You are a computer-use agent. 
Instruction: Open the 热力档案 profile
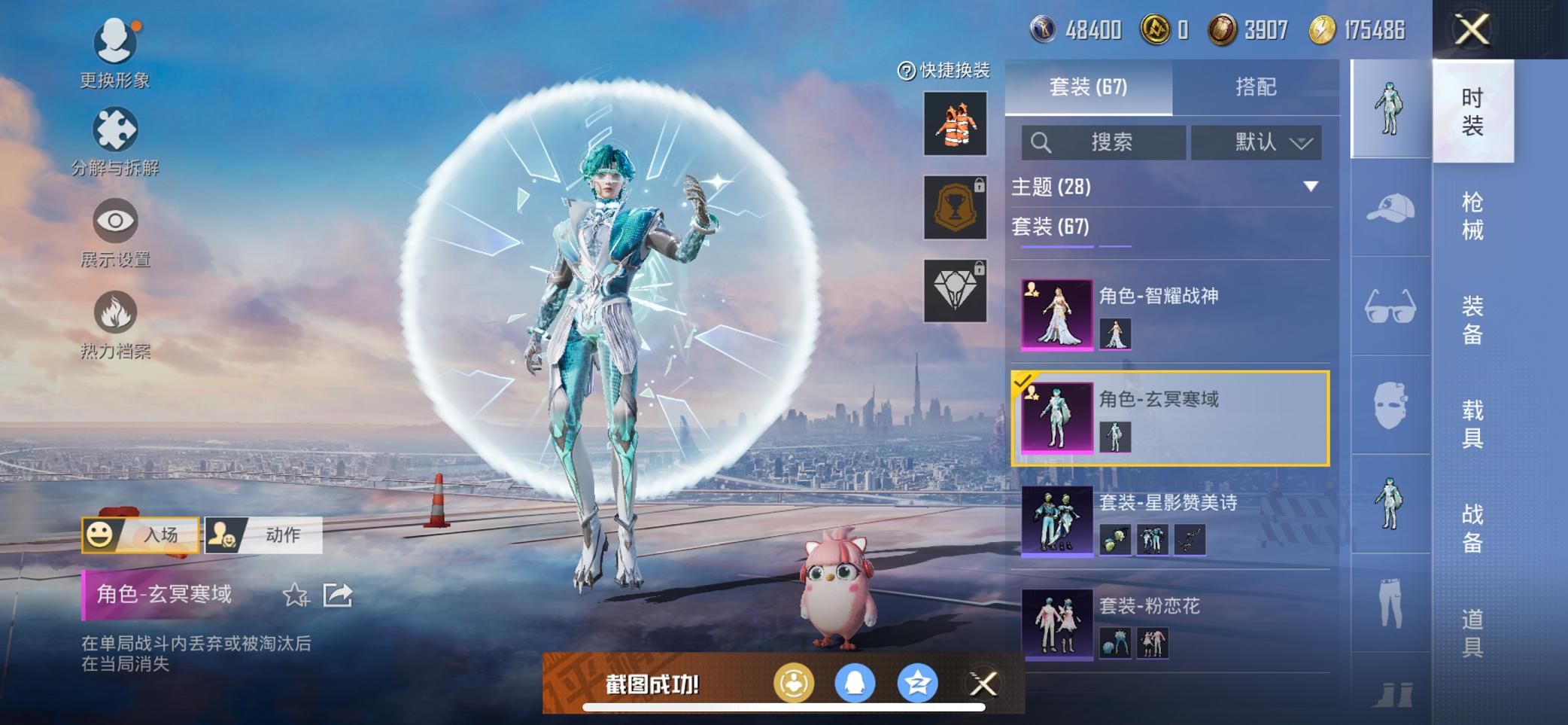114,320
